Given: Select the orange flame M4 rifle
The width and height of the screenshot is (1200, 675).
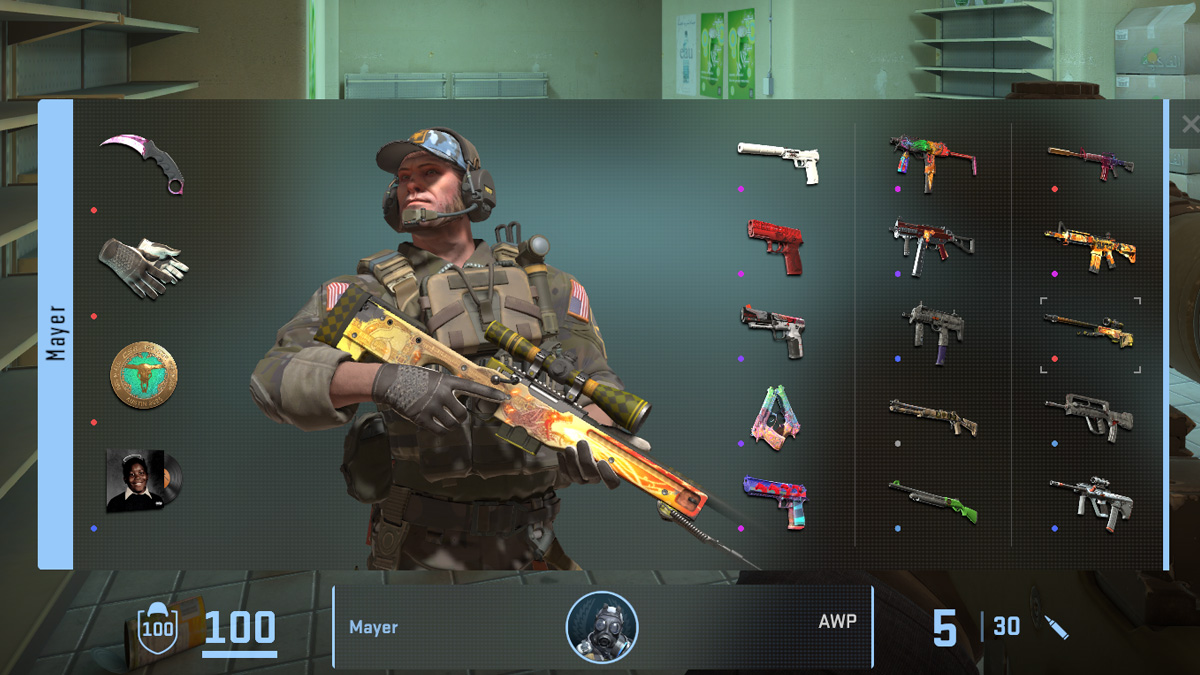Looking at the screenshot, I should [1090, 246].
